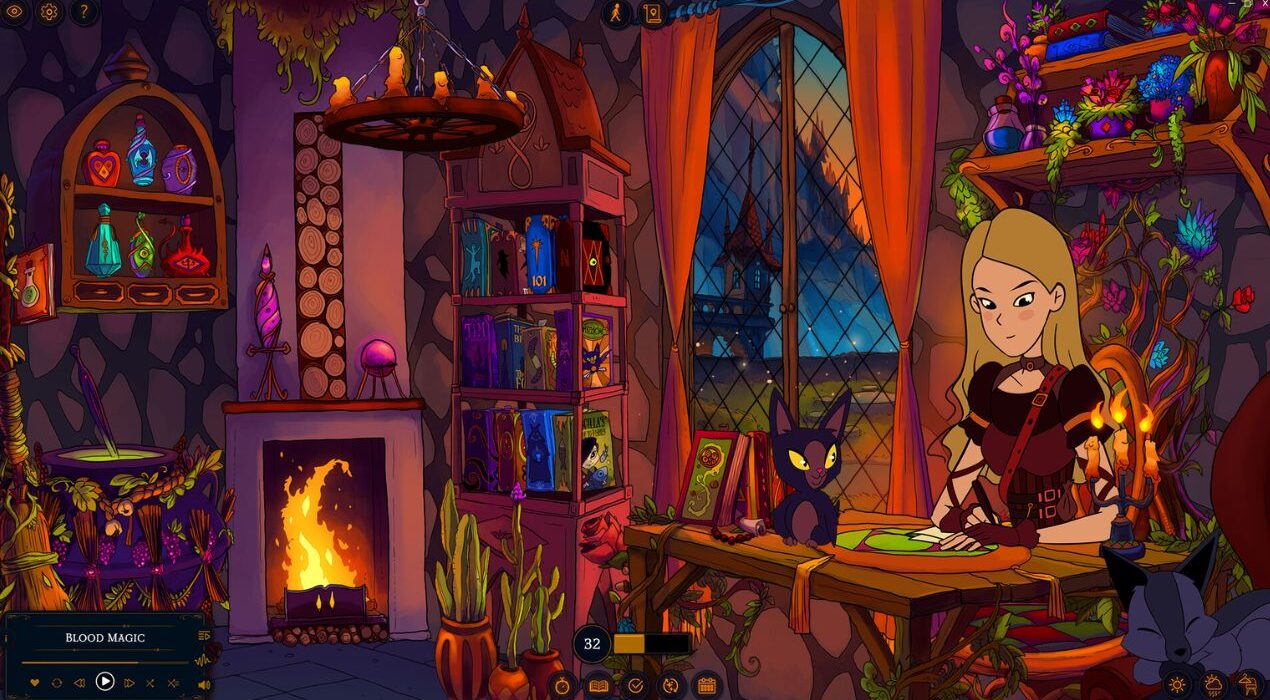Skip forward to the next track

pyautogui.click(x=129, y=682)
